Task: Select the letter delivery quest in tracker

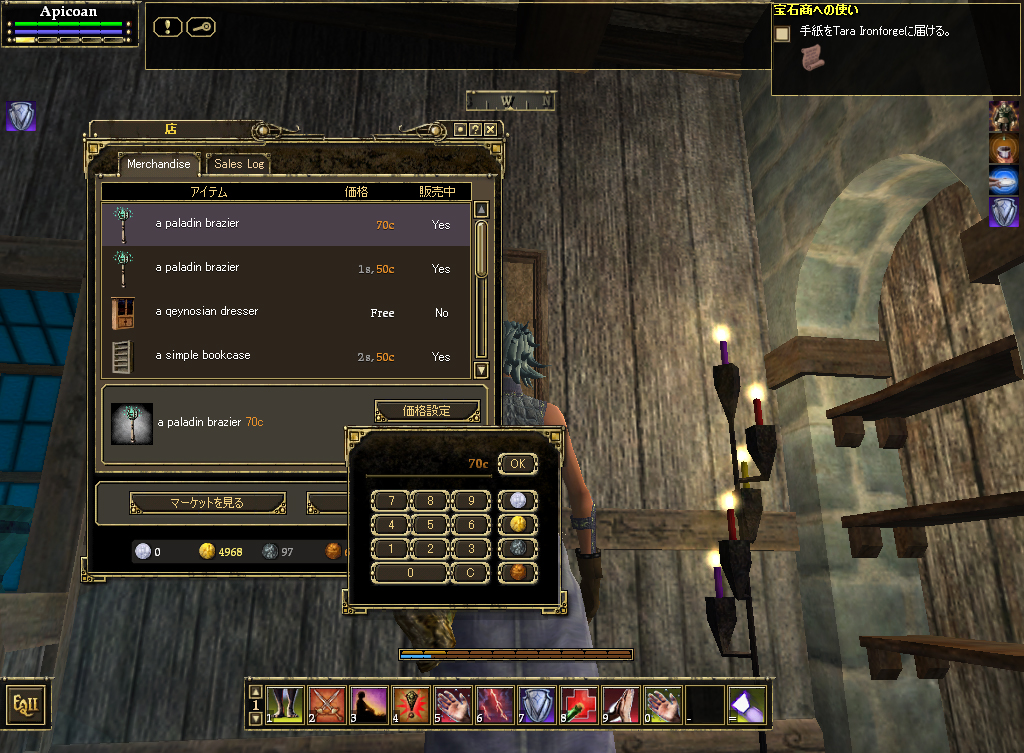Action: pos(875,32)
